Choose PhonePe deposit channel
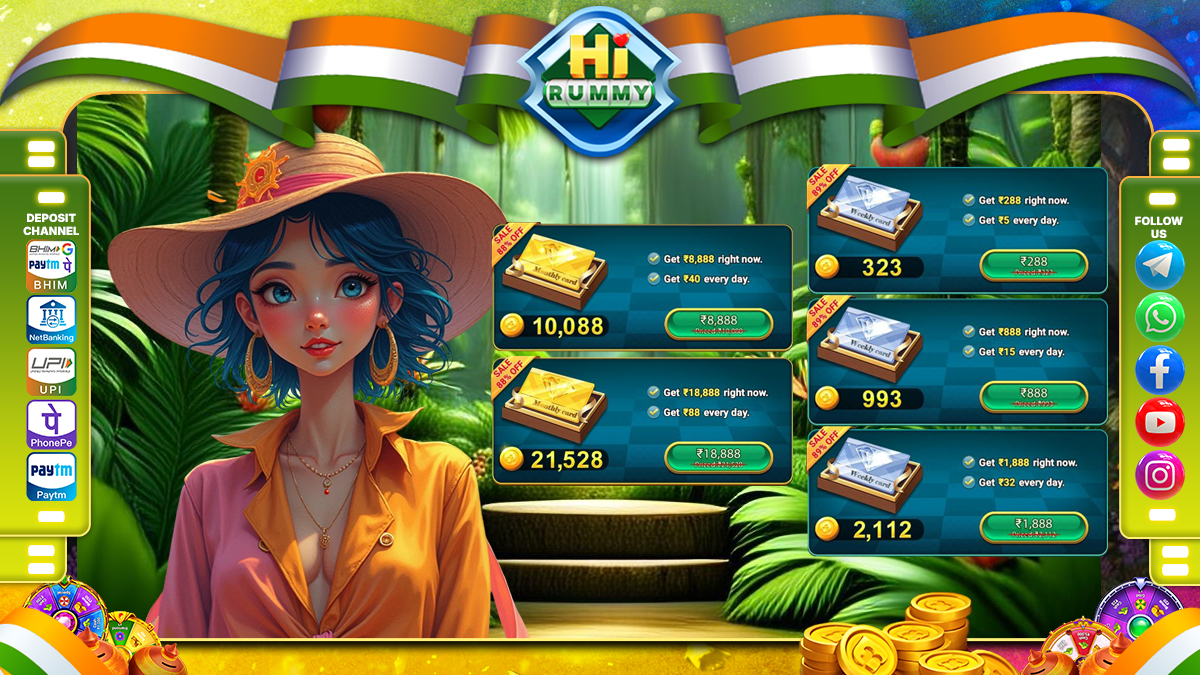The height and width of the screenshot is (675, 1200). (x=51, y=424)
